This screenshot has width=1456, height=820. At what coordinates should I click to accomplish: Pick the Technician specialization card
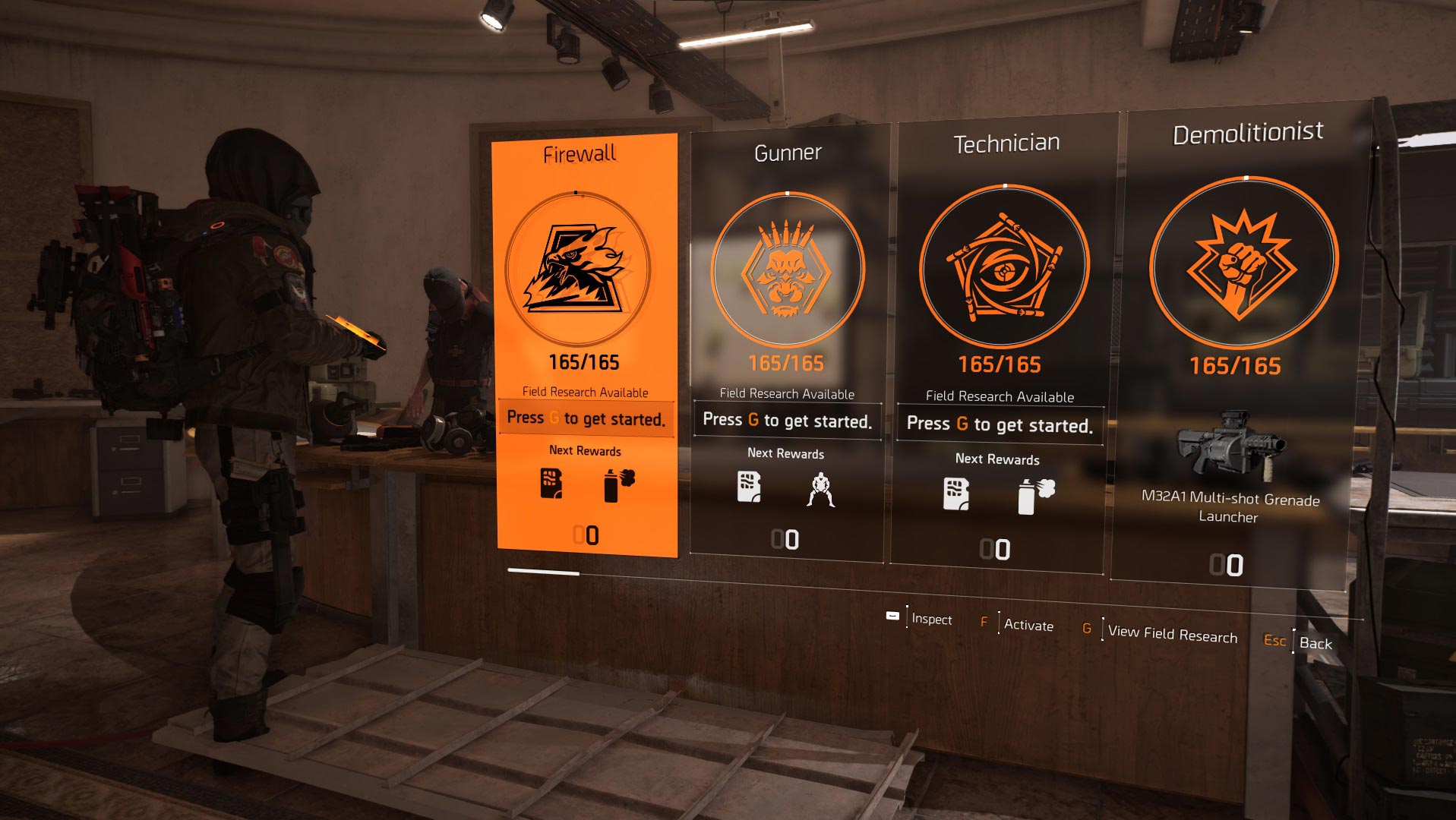[1003, 342]
